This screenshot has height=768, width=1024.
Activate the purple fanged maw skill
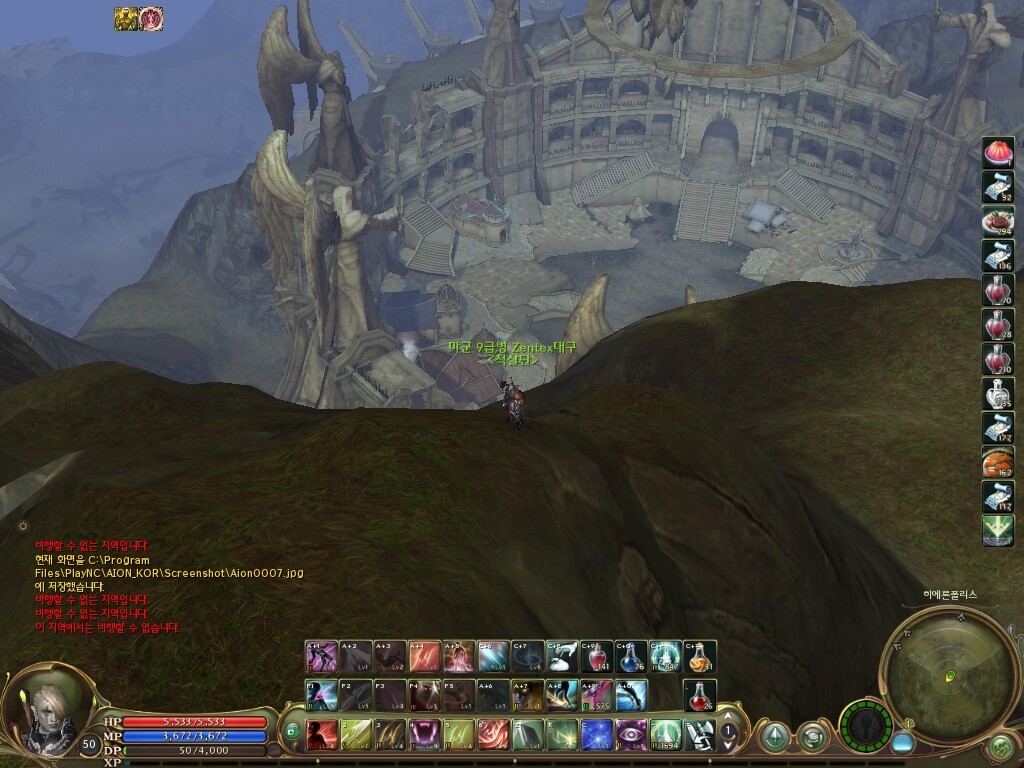coord(424,735)
